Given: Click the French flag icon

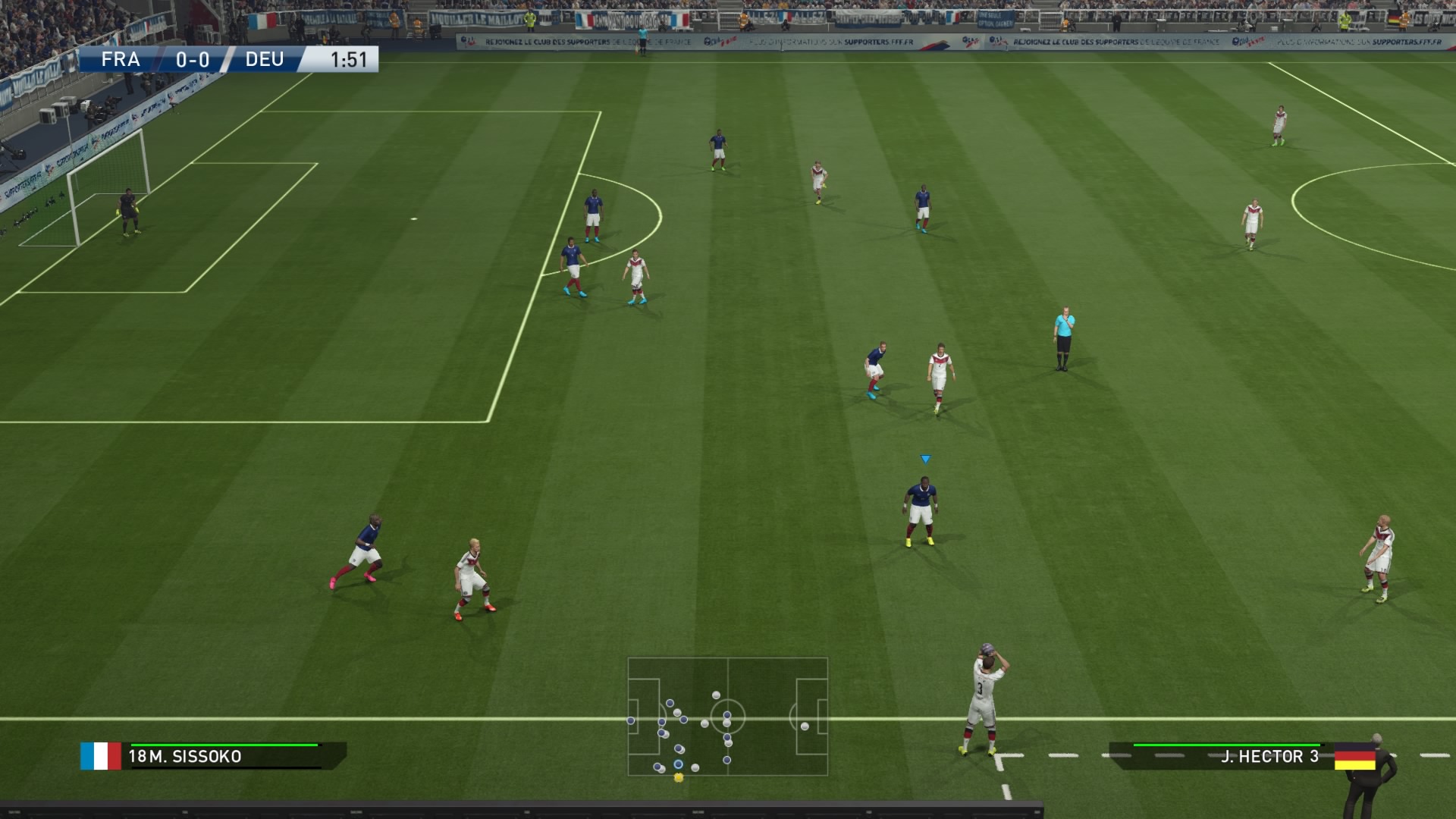Looking at the screenshot, I should pyautogui.click(x=101, y=756).
